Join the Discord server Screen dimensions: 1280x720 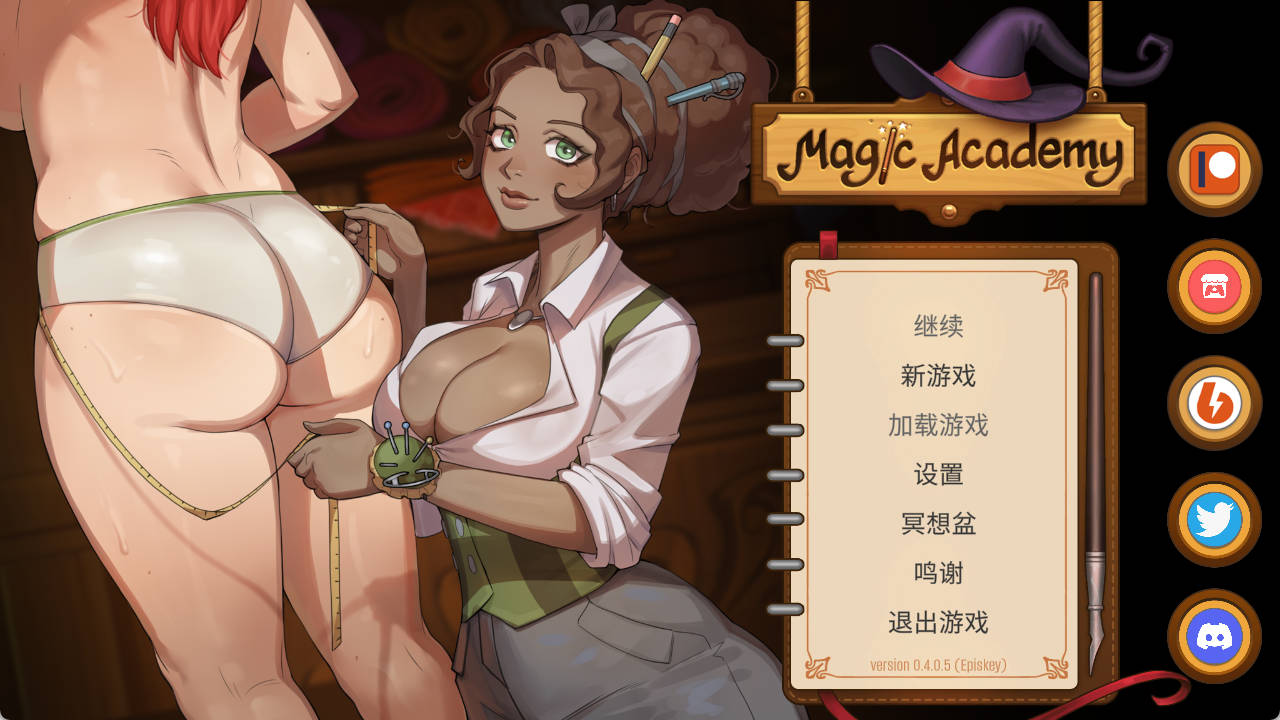point(1213,637)
